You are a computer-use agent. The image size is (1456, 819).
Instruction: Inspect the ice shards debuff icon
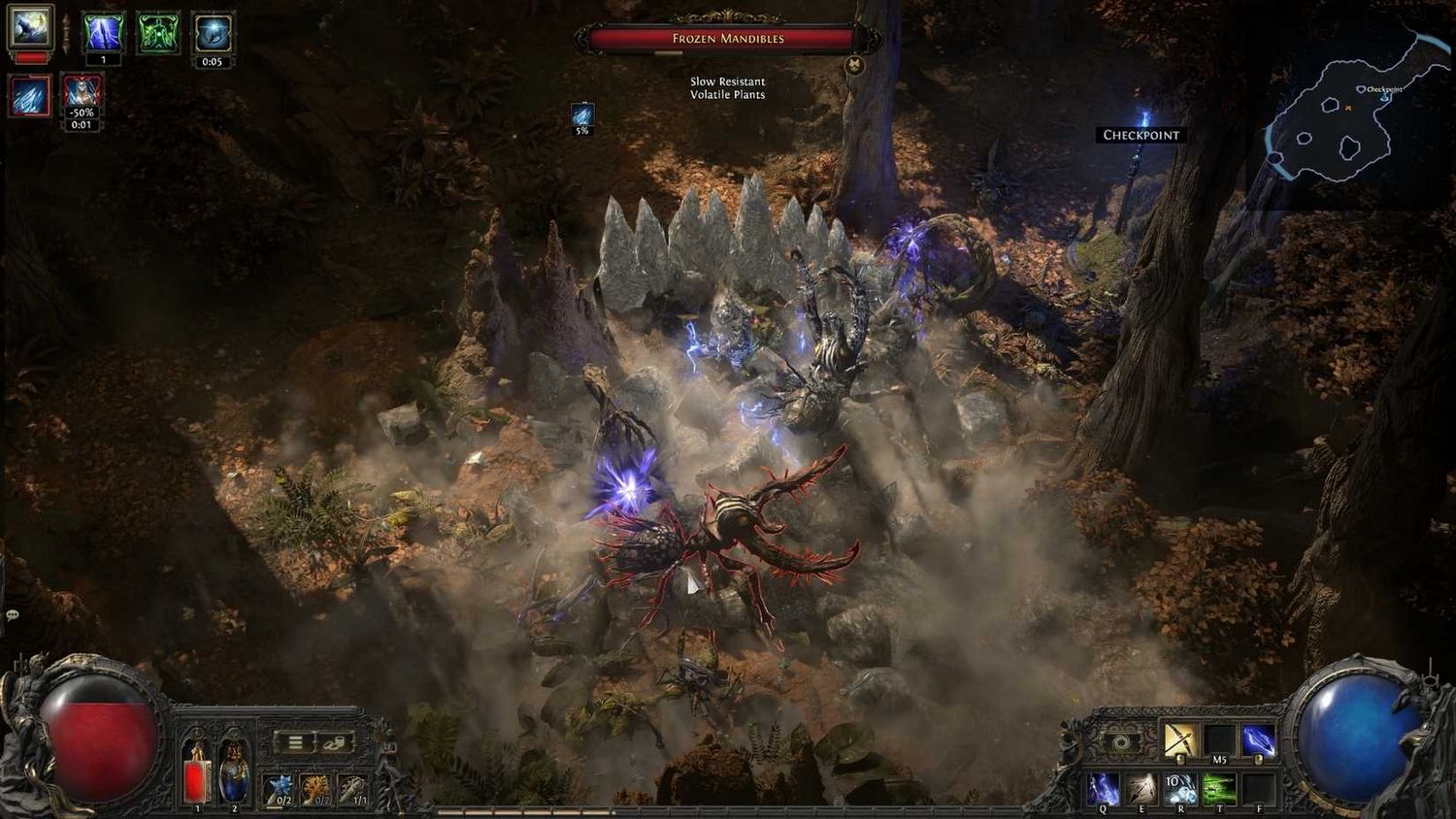tap(30, 97)
